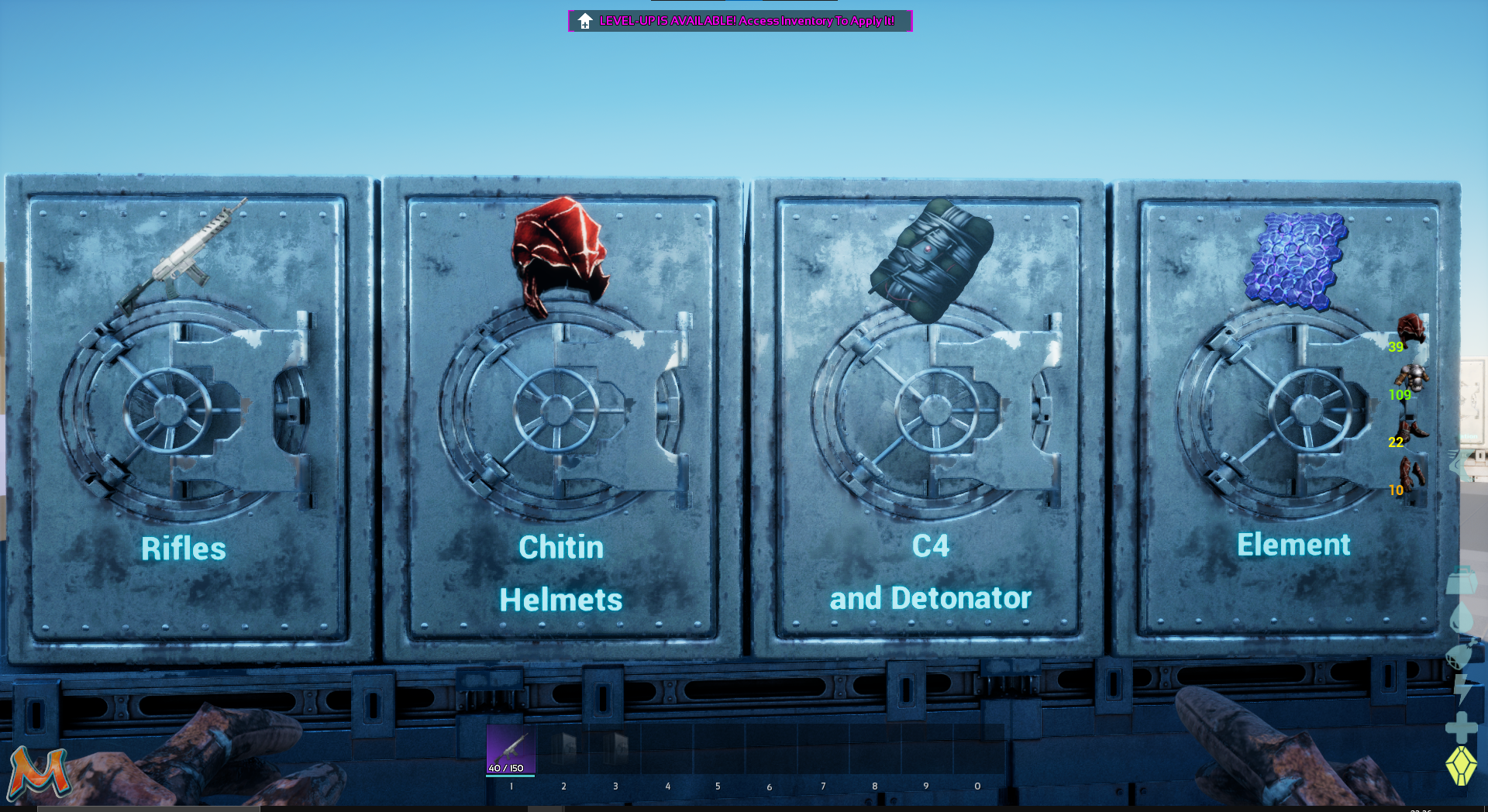Viewport: 1488px width, 812px height.
Task: Click the chitin helmet durability icon
Action: [1410, 330]
